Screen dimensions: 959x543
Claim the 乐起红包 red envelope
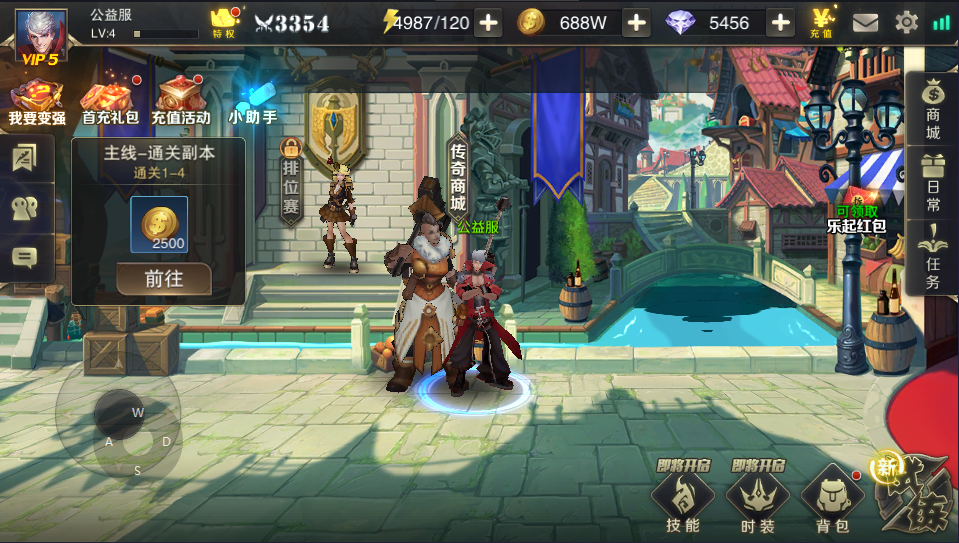pos(856,220)
